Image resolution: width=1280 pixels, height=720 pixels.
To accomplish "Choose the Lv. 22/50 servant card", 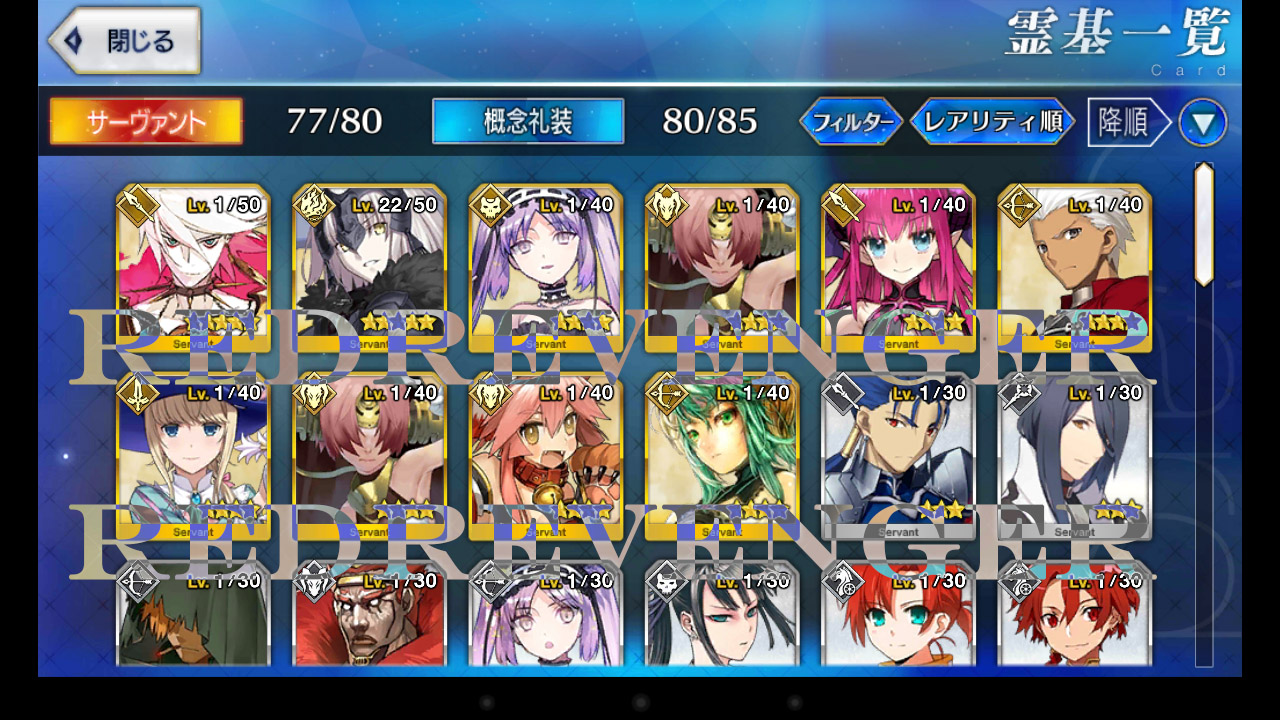I will coord(370,267).
